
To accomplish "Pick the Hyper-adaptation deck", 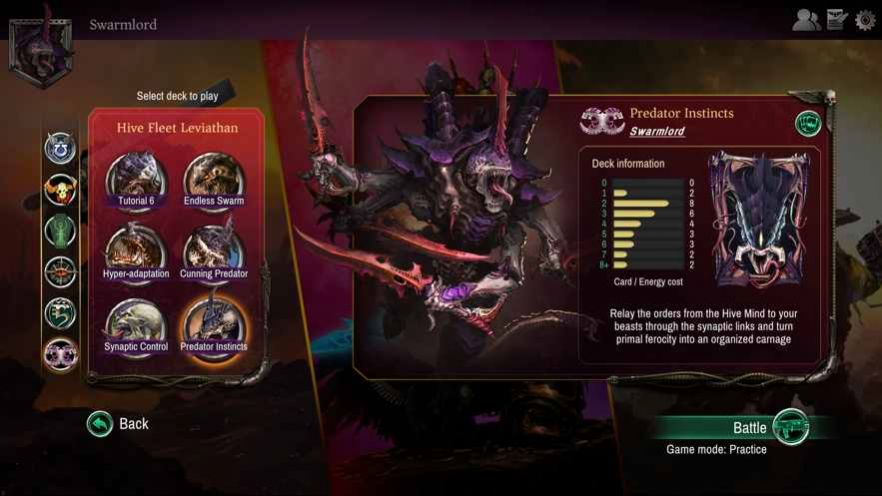I will point(137,254).
